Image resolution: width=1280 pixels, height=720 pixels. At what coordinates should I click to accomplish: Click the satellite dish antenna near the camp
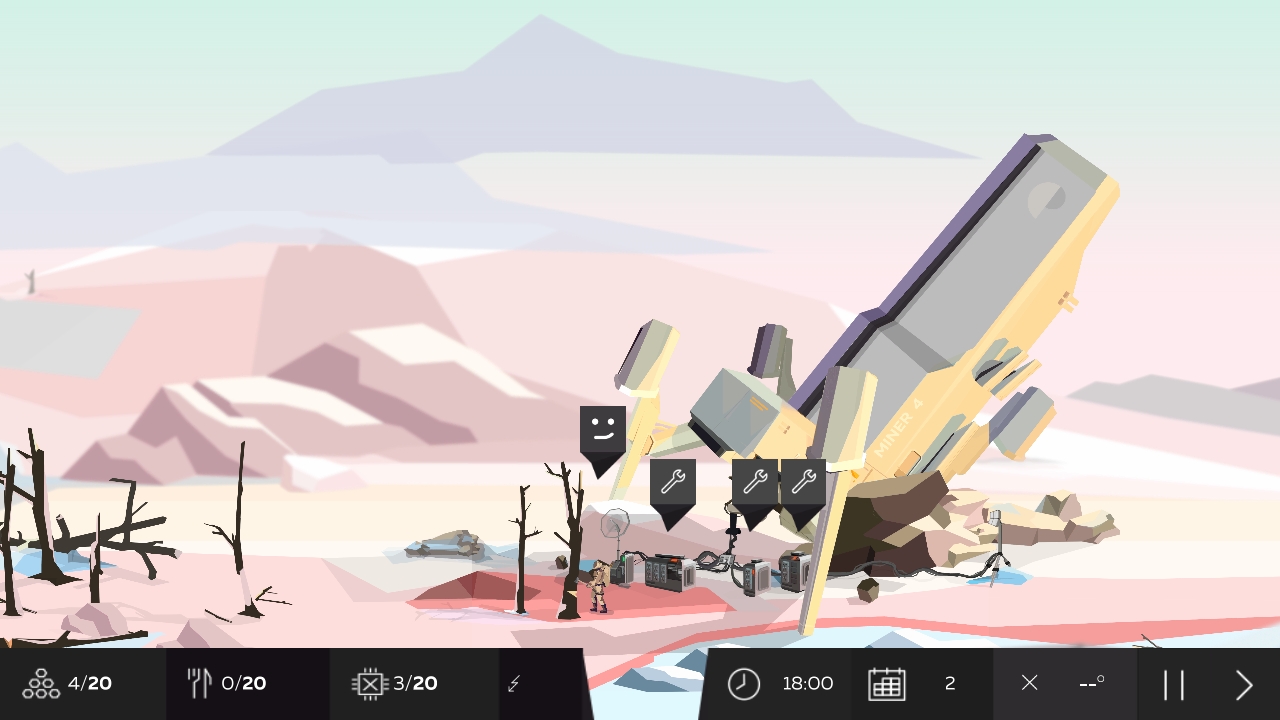coord(615,522)
